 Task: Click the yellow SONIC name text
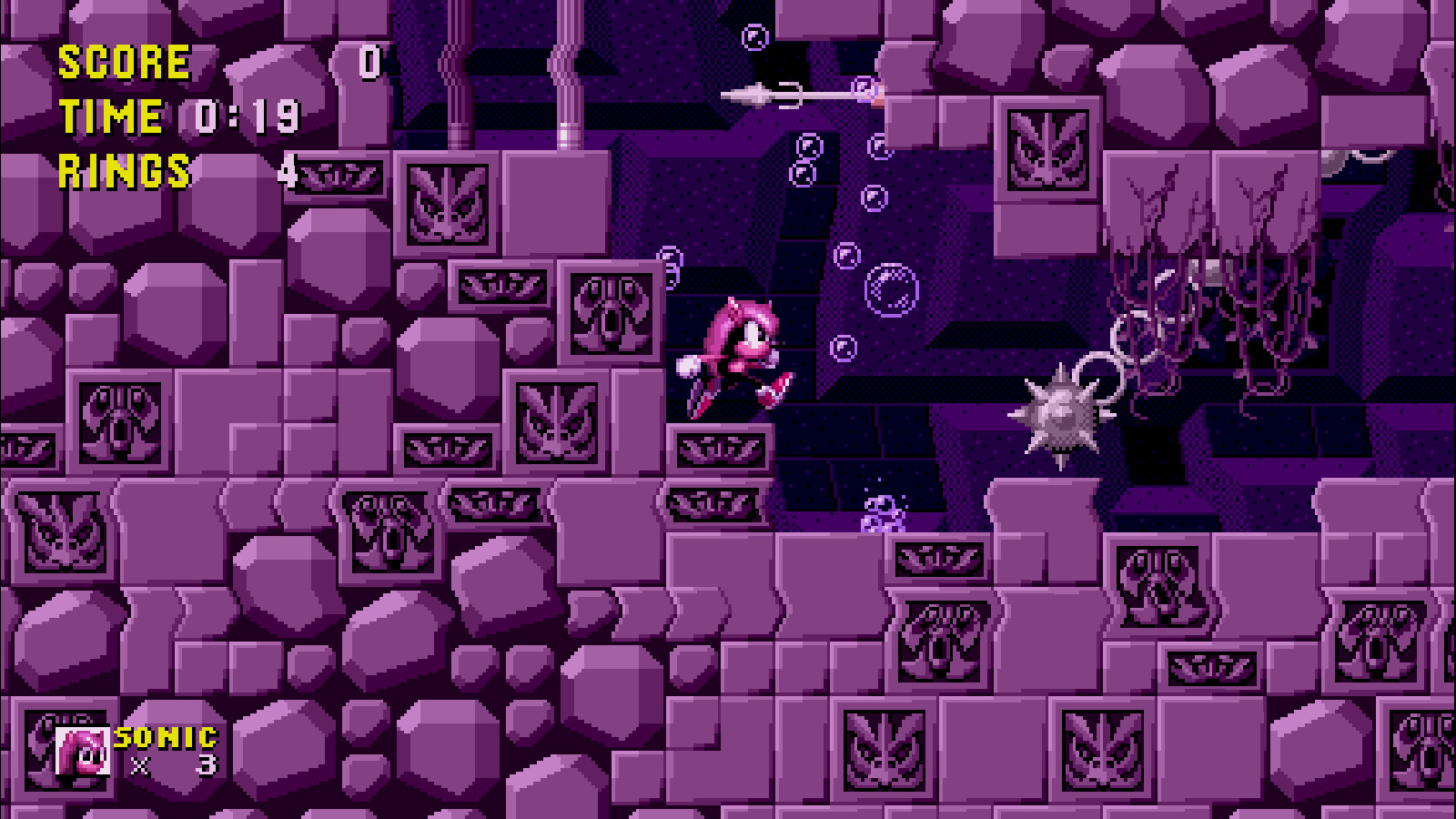coord(164,737)
